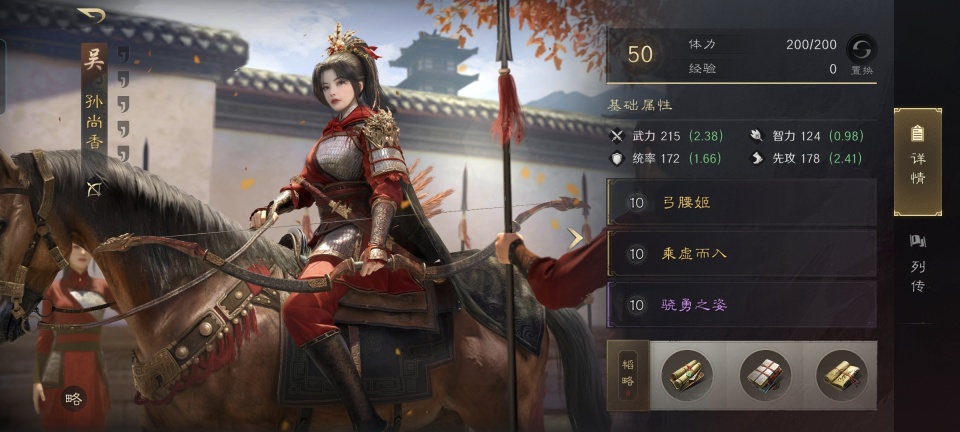Open the 弓腰姬 skill entry
The image size is (960, 432).
coord(741,202)
